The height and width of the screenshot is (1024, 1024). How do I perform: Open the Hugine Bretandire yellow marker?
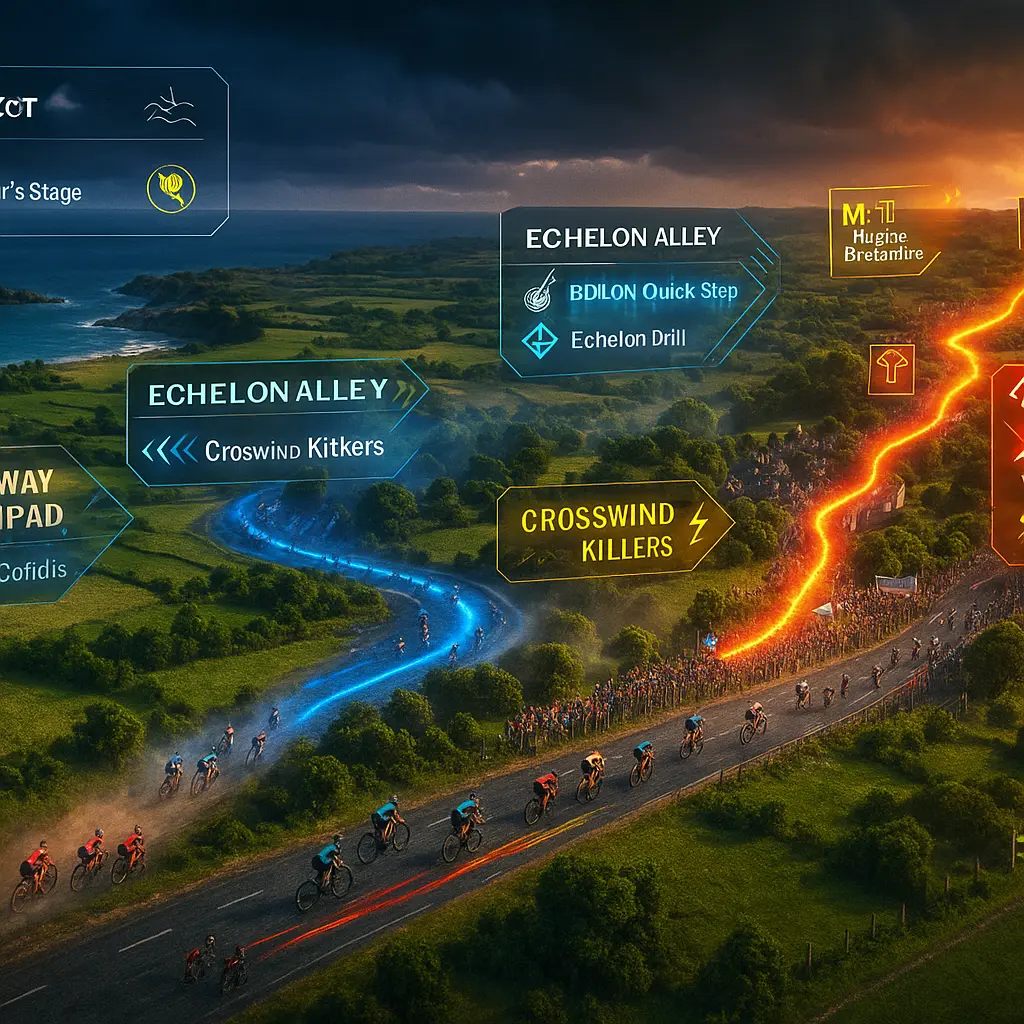pyautogui.click(x=882, y=232)
